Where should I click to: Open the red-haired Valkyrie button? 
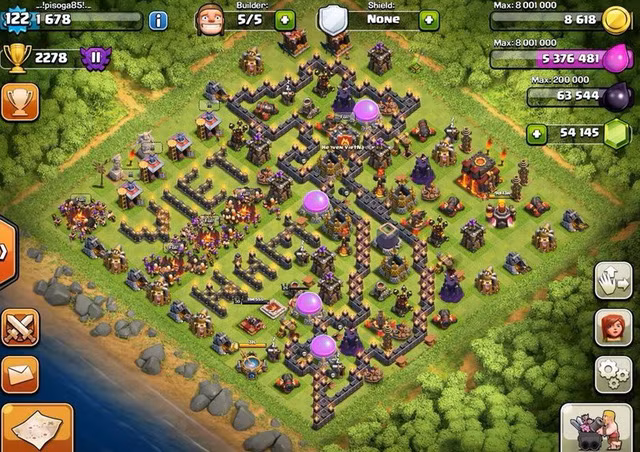coord(612,328)
